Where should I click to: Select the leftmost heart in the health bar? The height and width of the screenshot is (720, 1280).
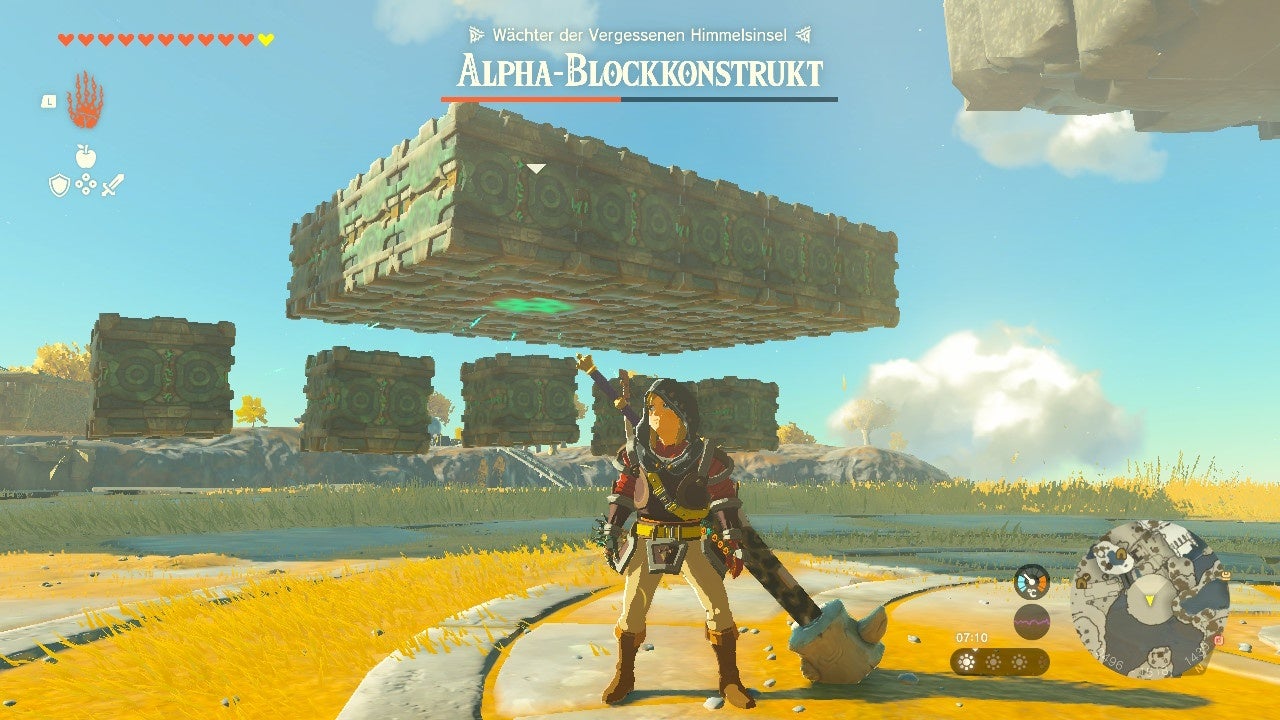tap(66, 40)
